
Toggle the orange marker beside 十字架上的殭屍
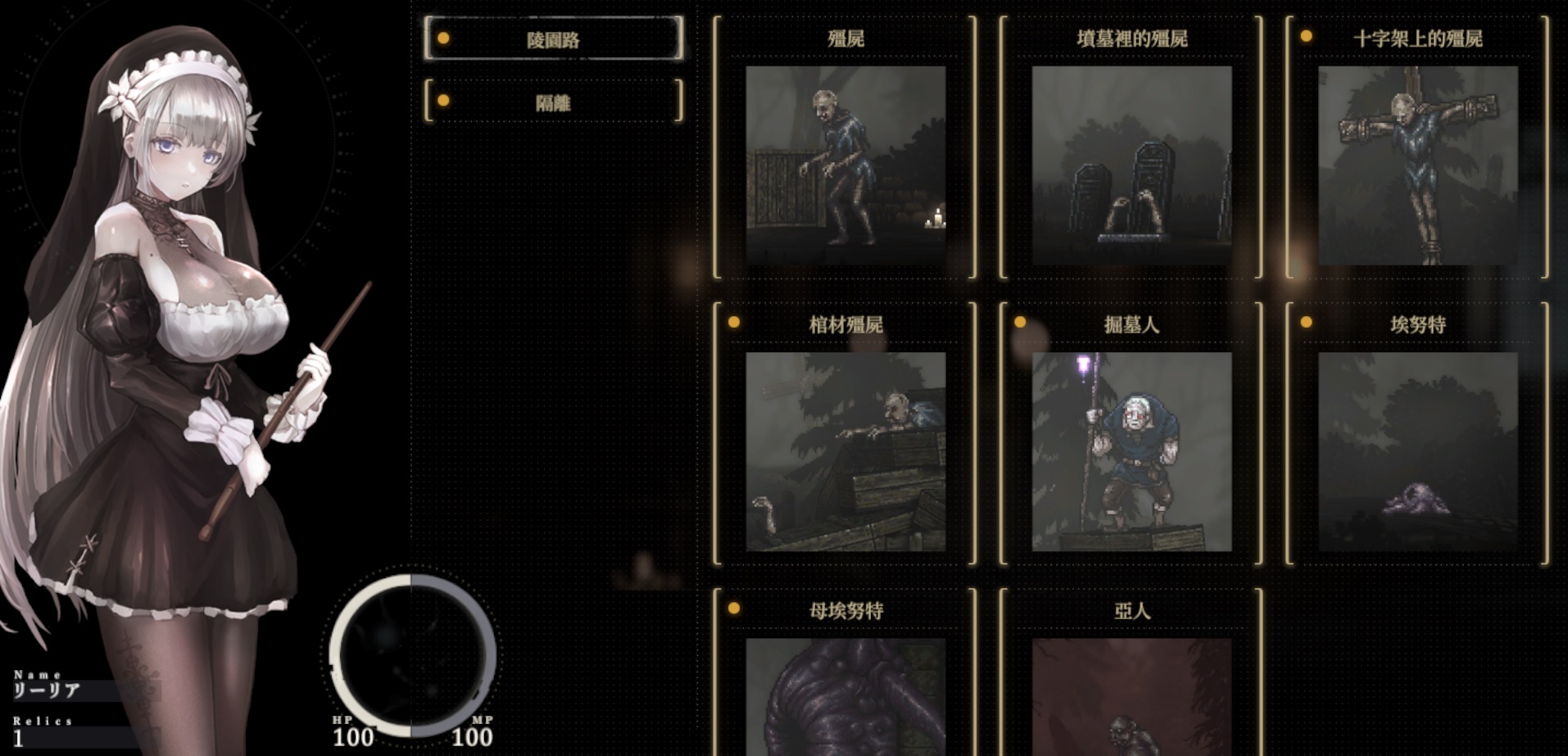click(x=1306, y=37)
